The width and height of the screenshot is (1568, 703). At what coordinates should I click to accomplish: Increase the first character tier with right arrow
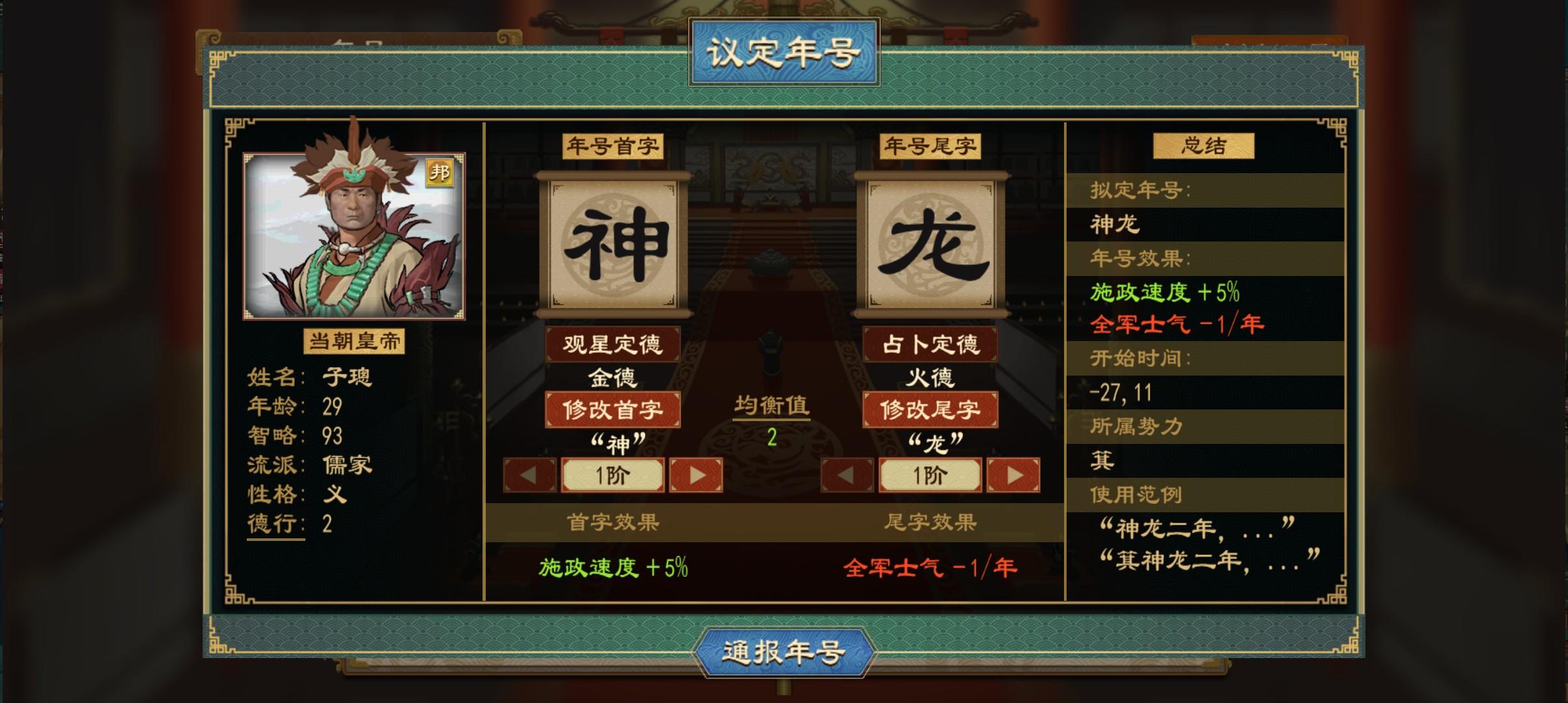click(x=695, y=475)
